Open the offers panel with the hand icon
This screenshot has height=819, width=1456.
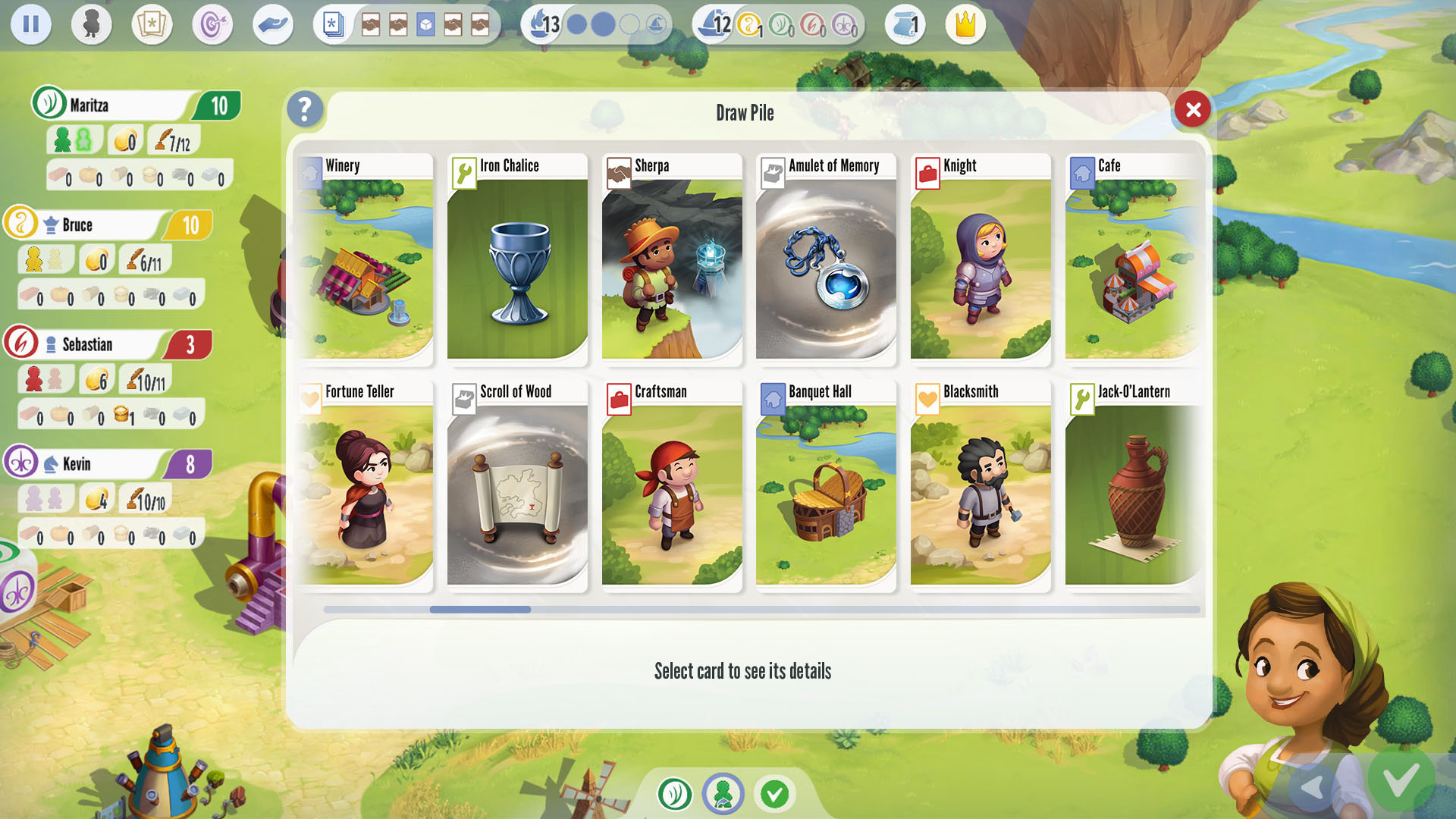click(x=273, y=24)
